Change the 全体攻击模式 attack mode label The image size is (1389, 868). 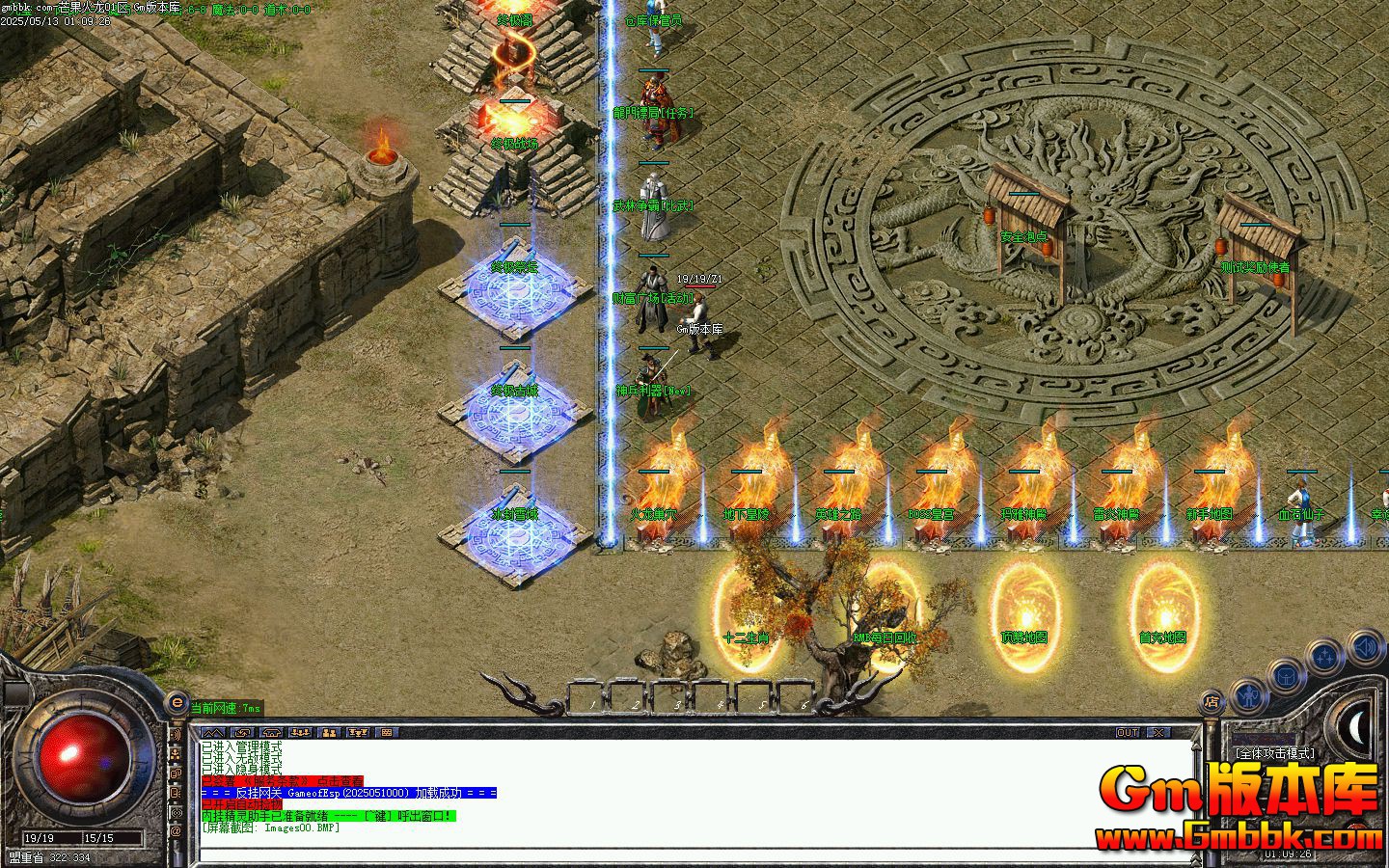pyautogui.click(x=1274, y=753)
